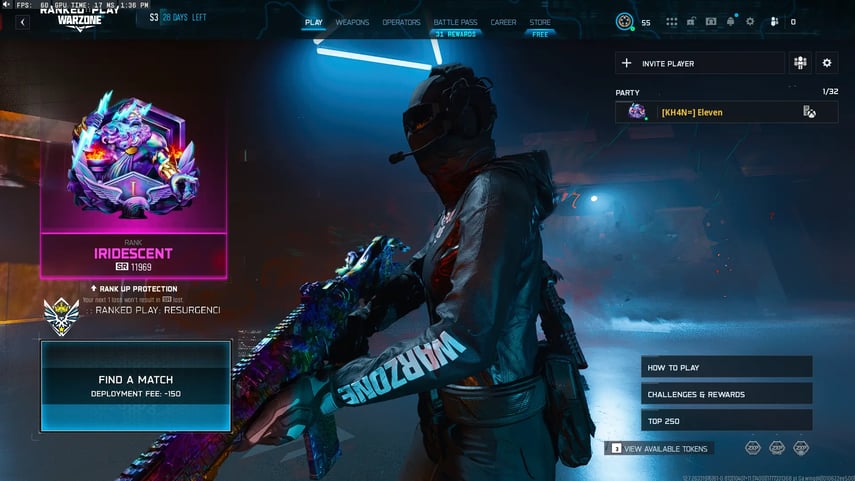View available tokens
This screenshot has height=481, width=855.
pos(660,449)
